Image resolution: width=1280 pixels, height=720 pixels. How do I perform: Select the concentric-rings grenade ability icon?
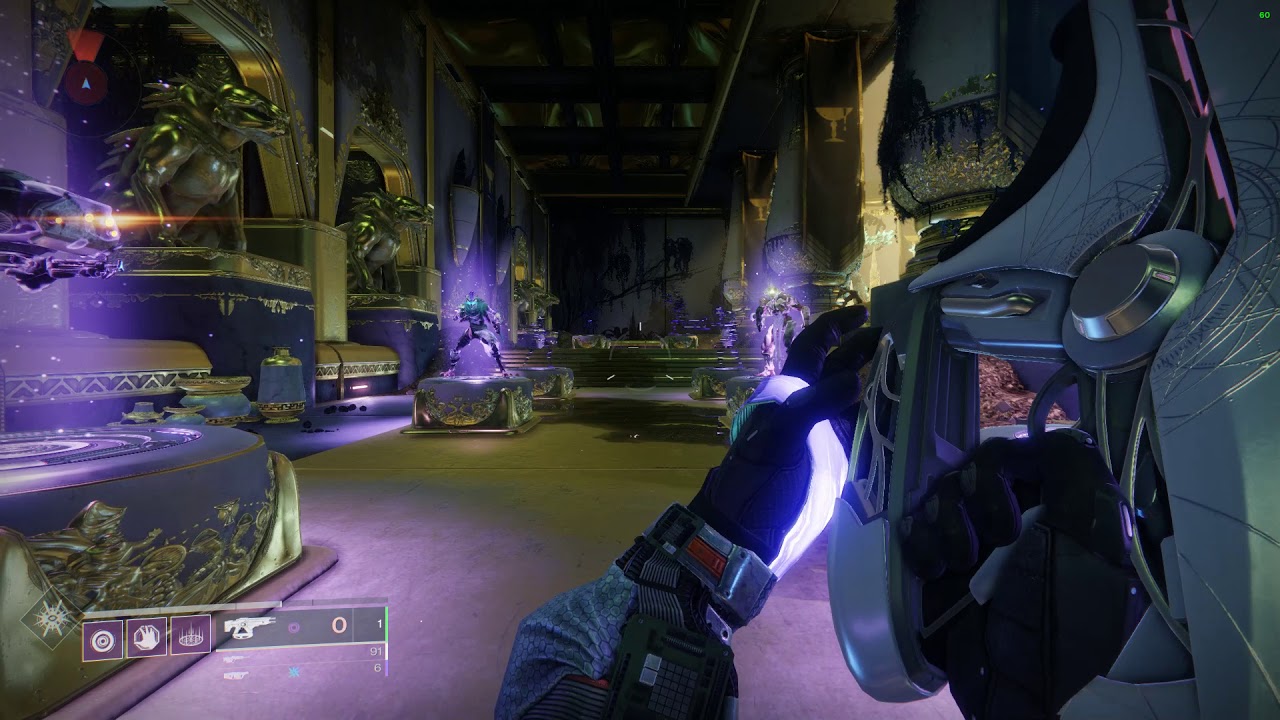coord(102,635)
